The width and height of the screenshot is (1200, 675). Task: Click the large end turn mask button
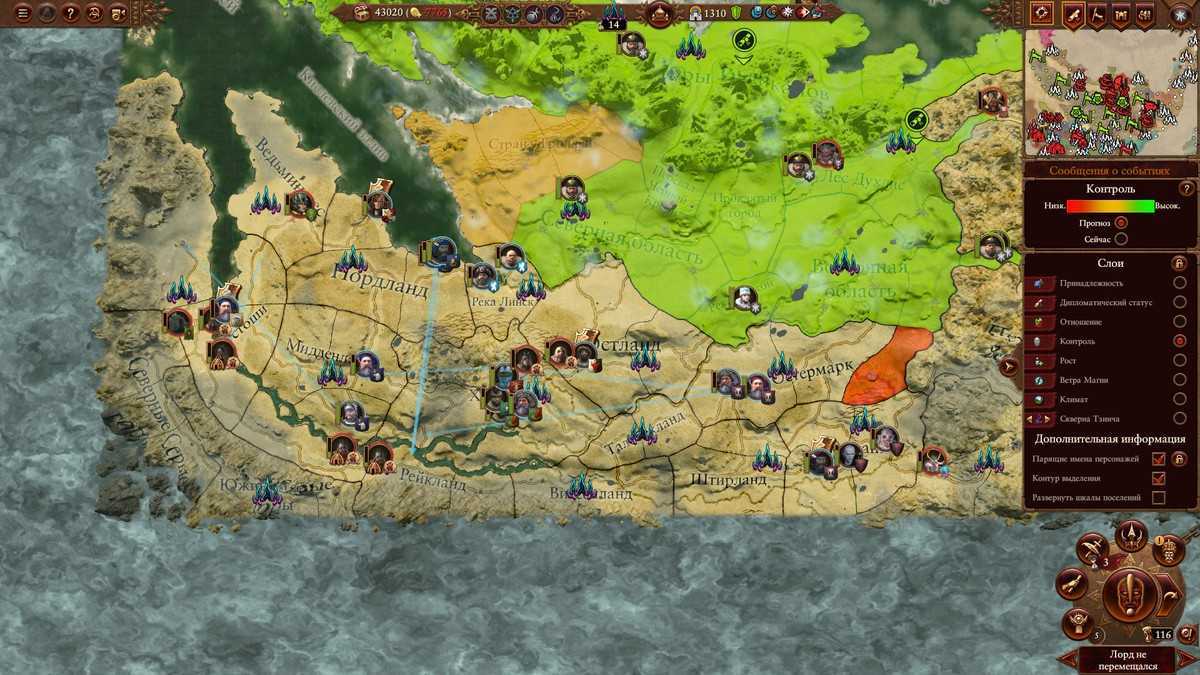coord(1131,595)
